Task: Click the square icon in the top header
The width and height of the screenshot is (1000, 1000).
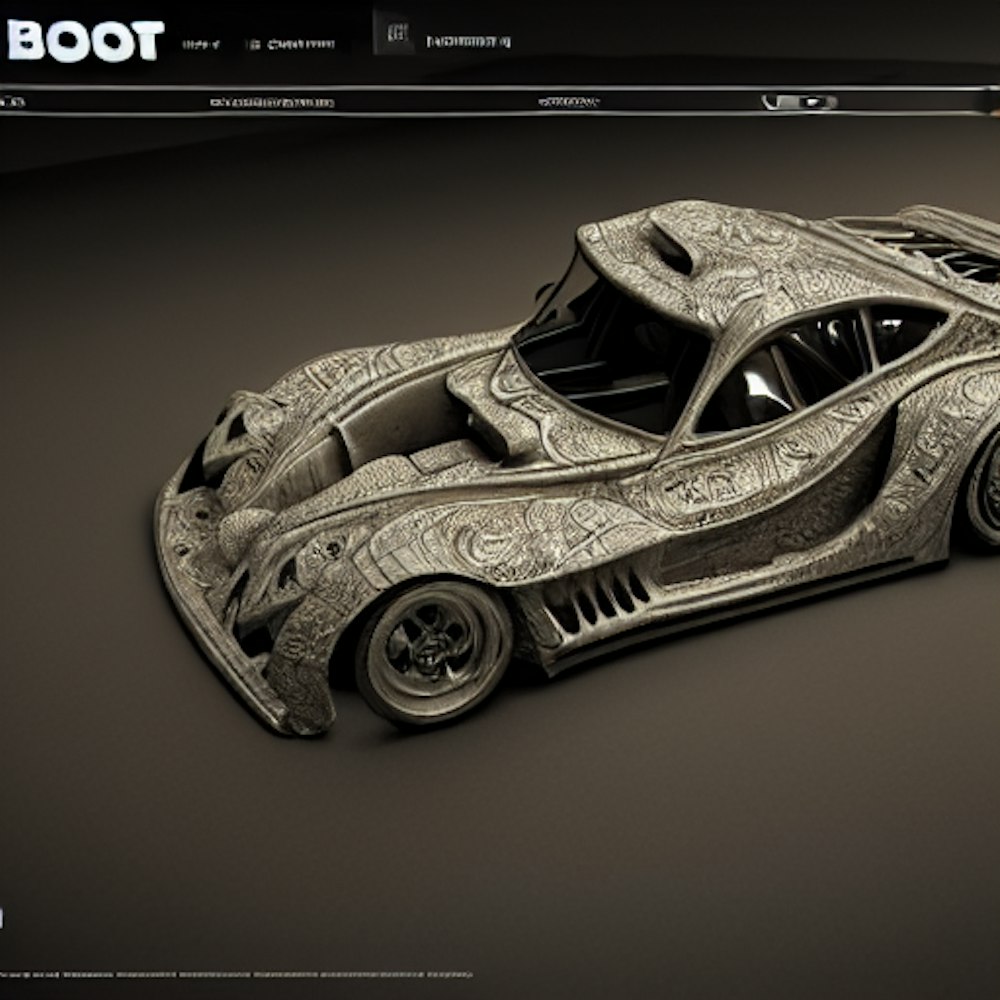Action: [x=395, y=36]
